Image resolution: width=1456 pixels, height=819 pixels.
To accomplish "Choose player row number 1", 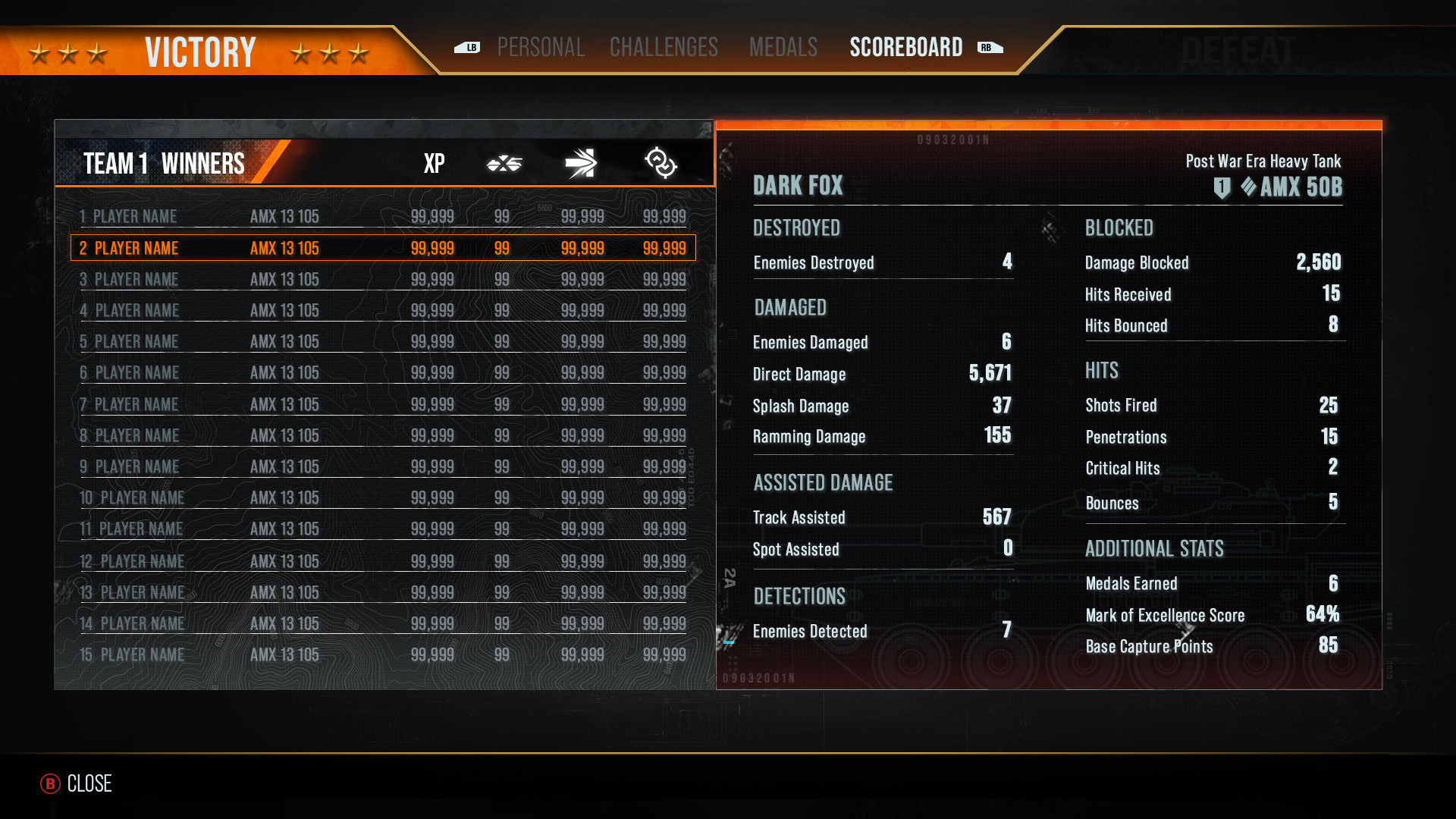I will [383, 217].
